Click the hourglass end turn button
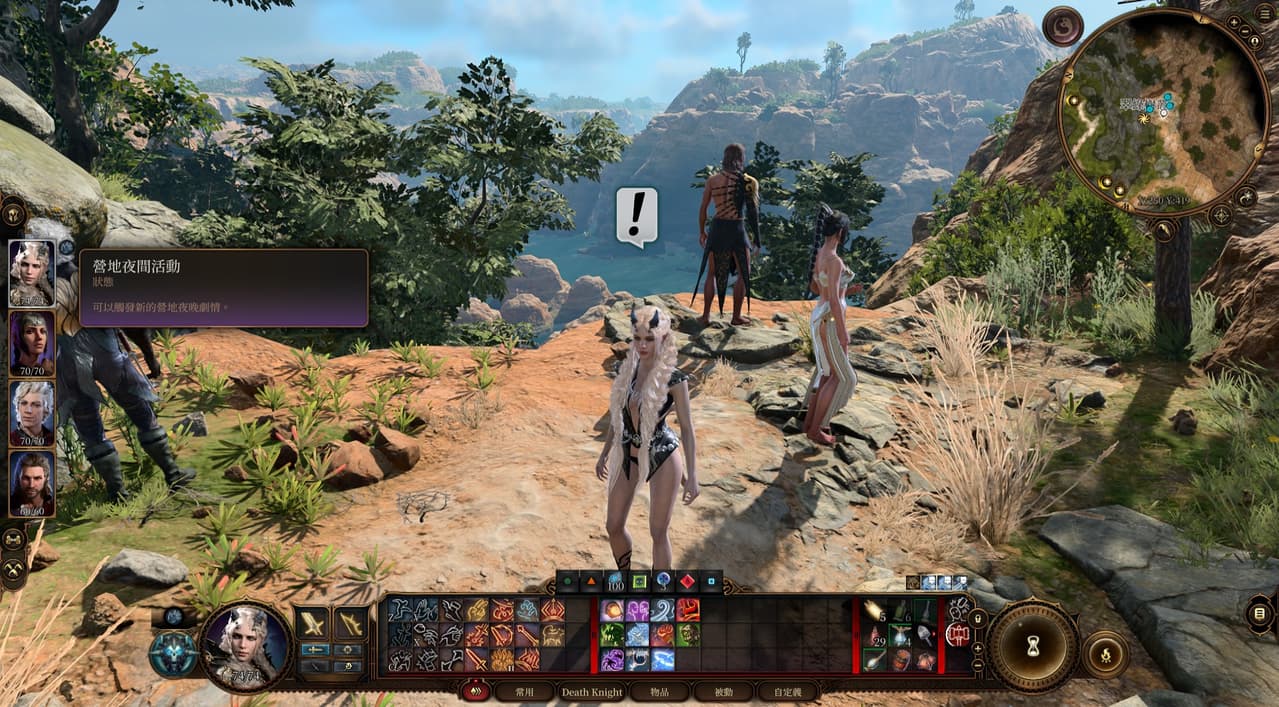 pyautogui.click(x=1033, y=647)
